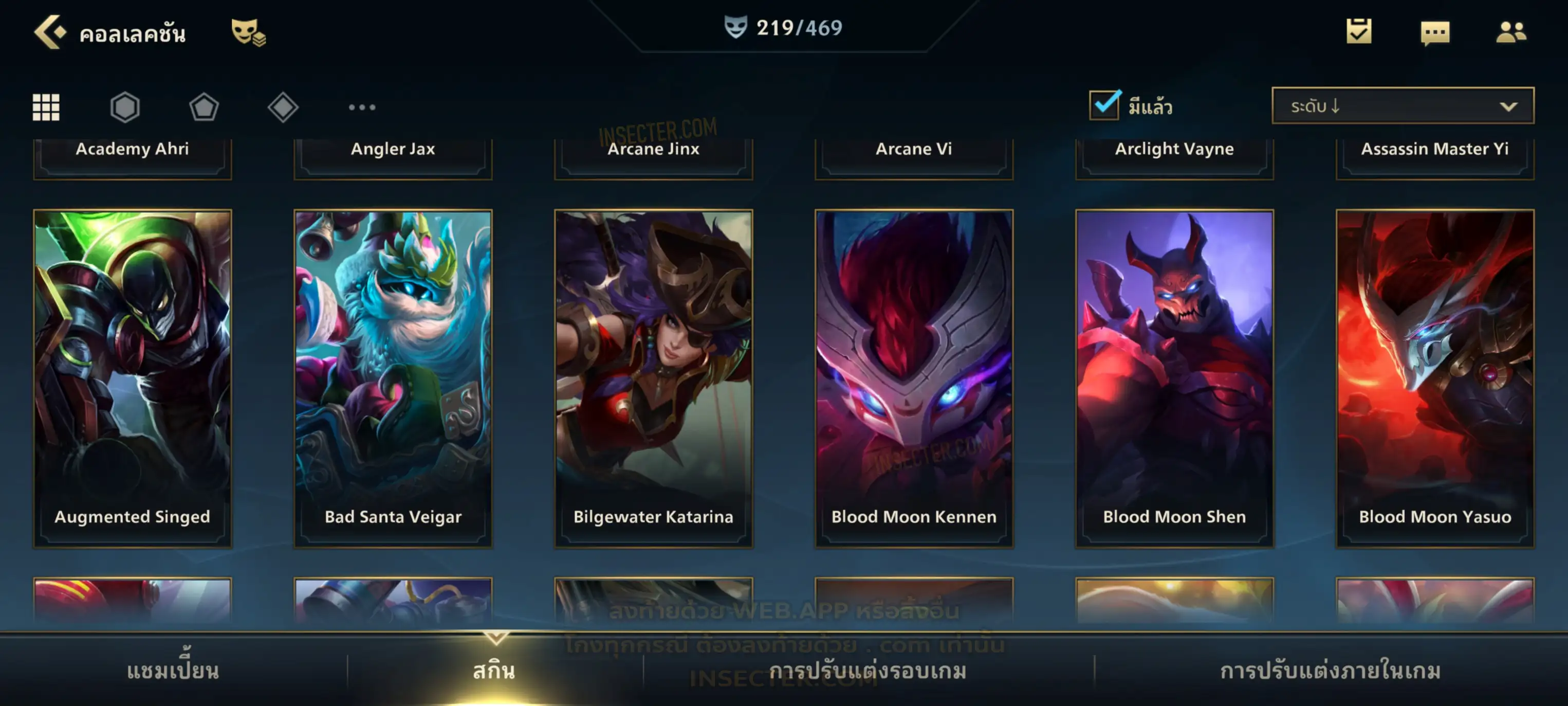The image size is (1568, 706).
Task: Go back from the collection screen
Action: pyautogui.click(x=50, y=32)
